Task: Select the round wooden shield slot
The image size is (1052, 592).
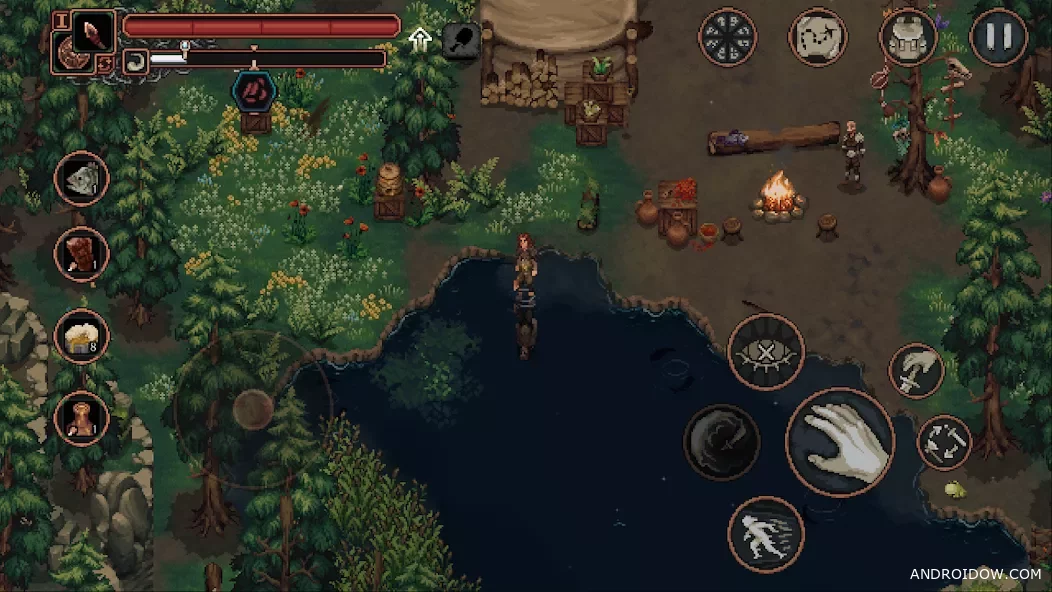Action: click(70, 55)
